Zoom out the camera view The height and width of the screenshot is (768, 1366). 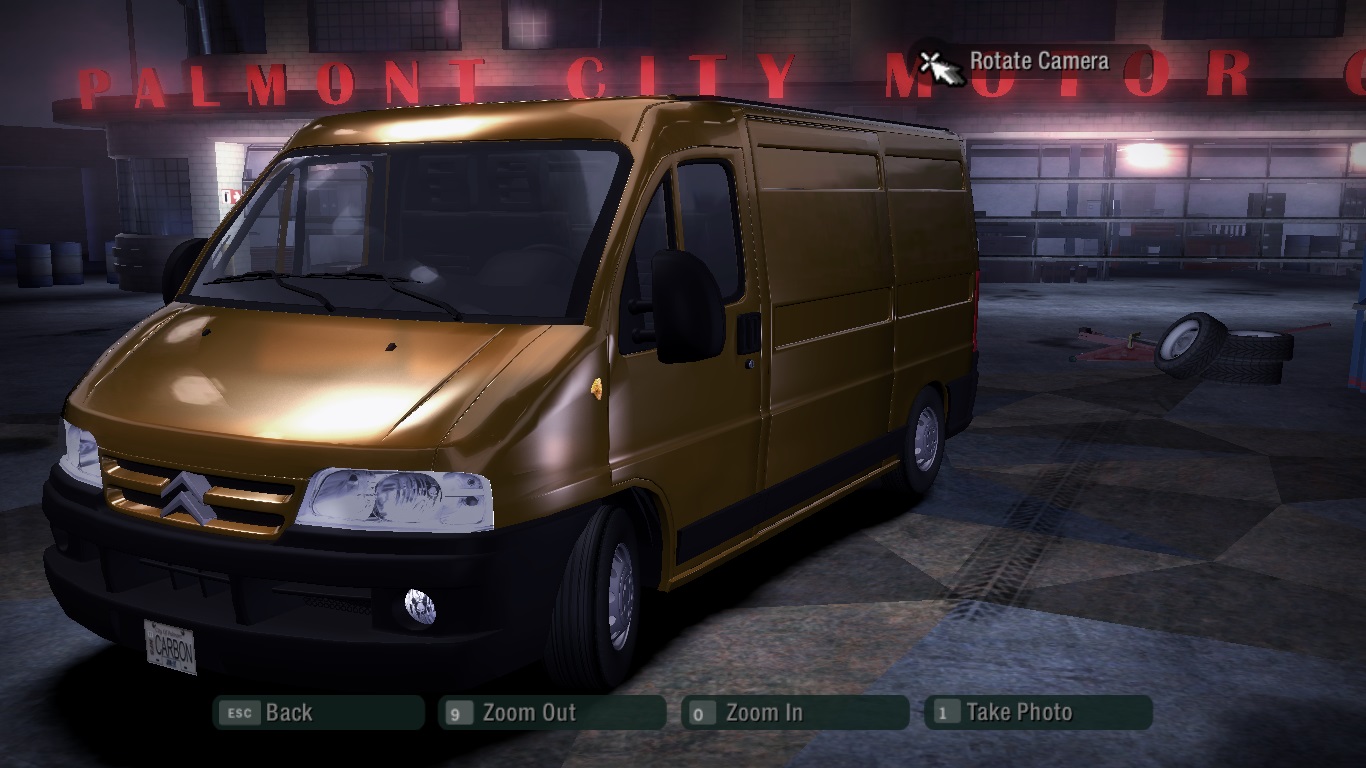(x=551, y=713)
